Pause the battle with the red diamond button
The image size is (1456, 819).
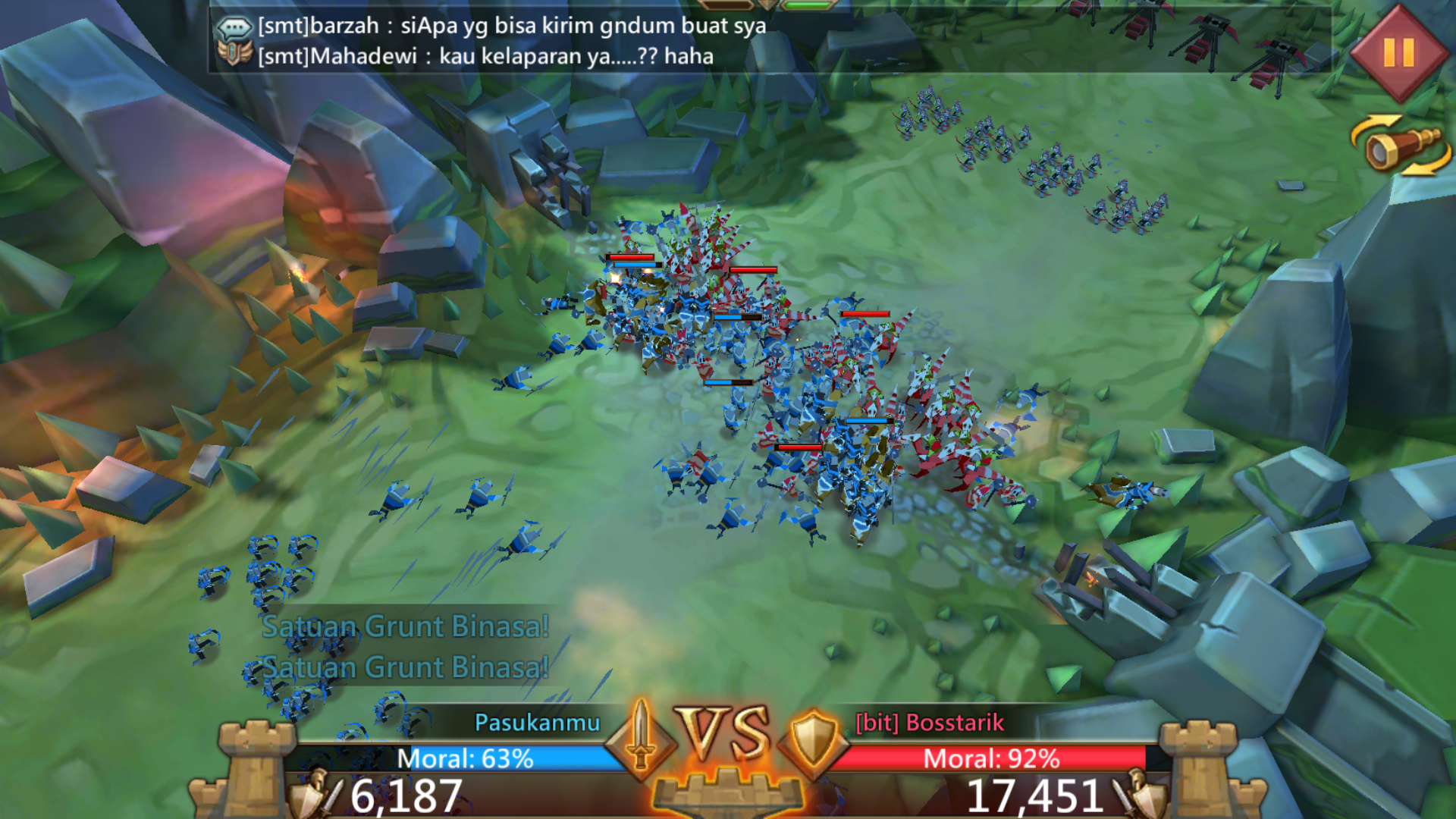pos(1399,52)
